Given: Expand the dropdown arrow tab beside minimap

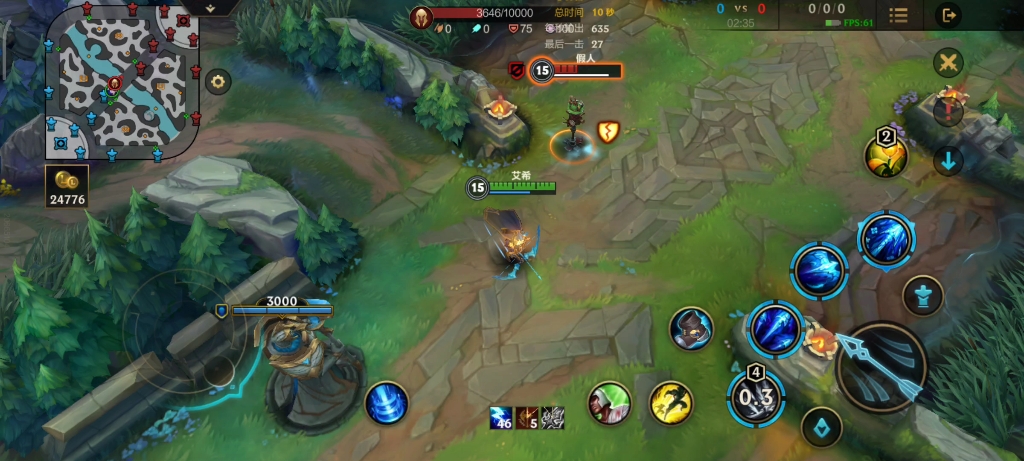Looking at the screenshot, I should pos(210,7).
